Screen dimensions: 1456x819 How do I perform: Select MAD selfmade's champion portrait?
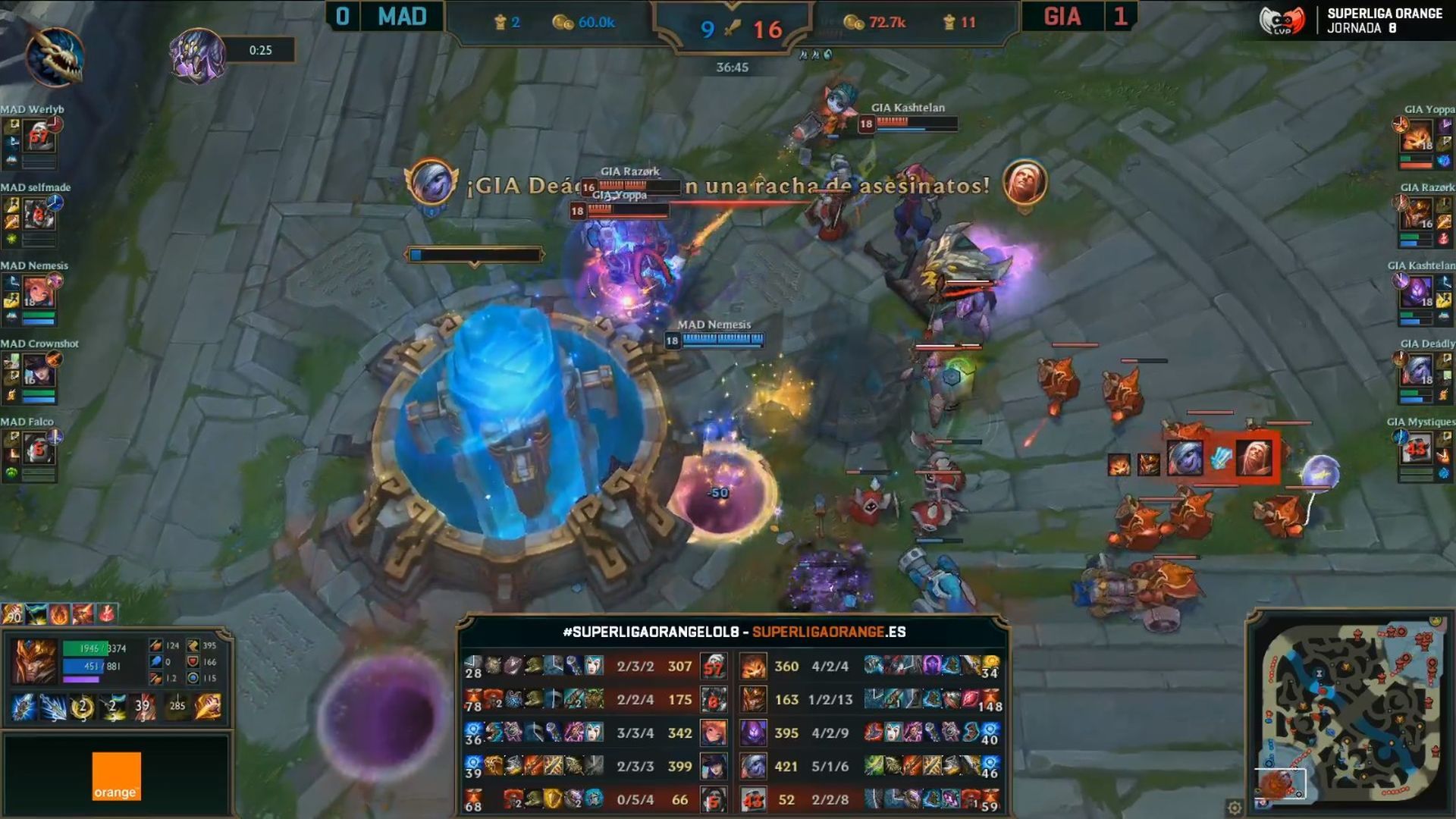click(x=39, y=215)
